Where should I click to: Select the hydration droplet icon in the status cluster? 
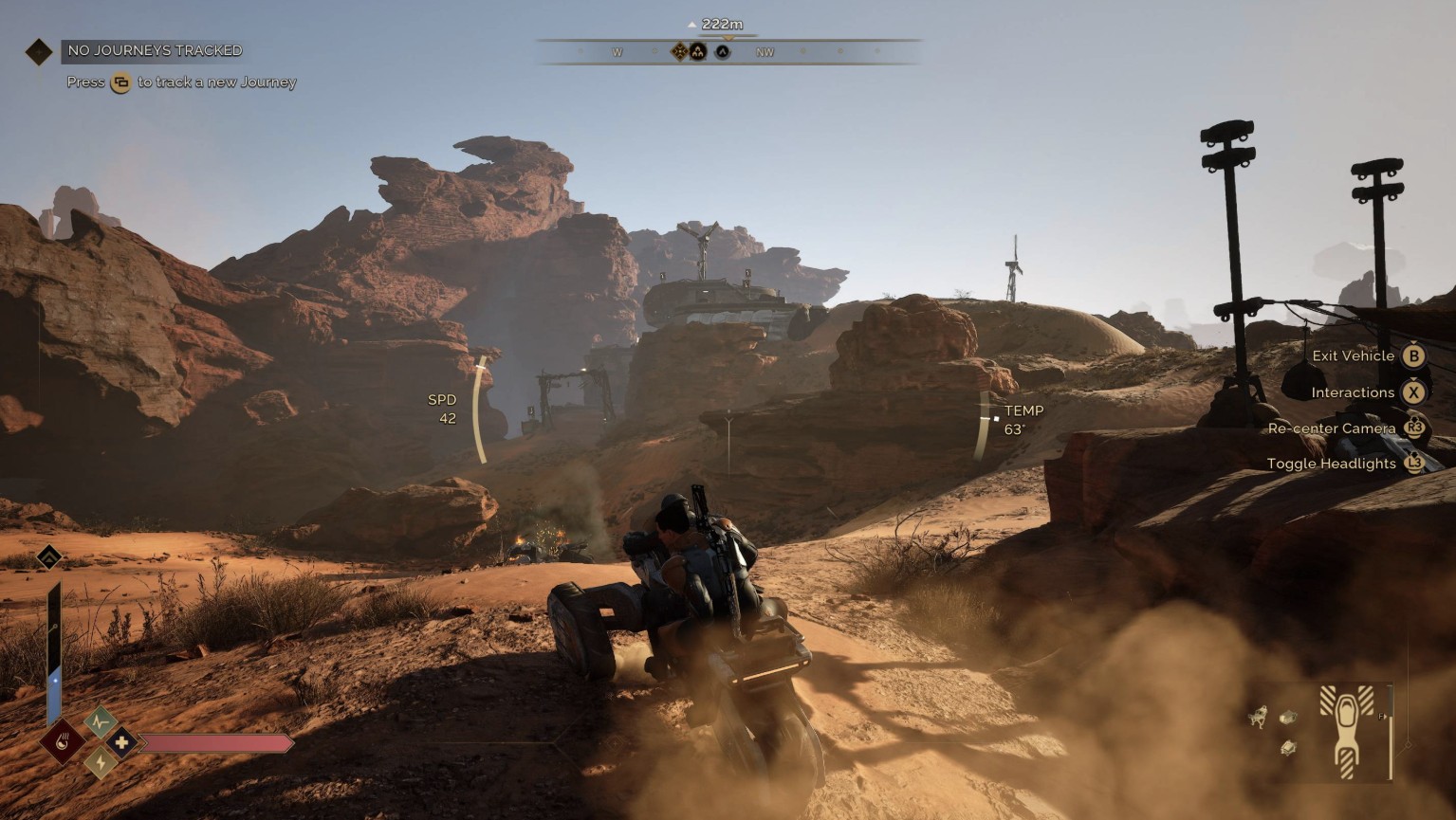pos(62,741)
